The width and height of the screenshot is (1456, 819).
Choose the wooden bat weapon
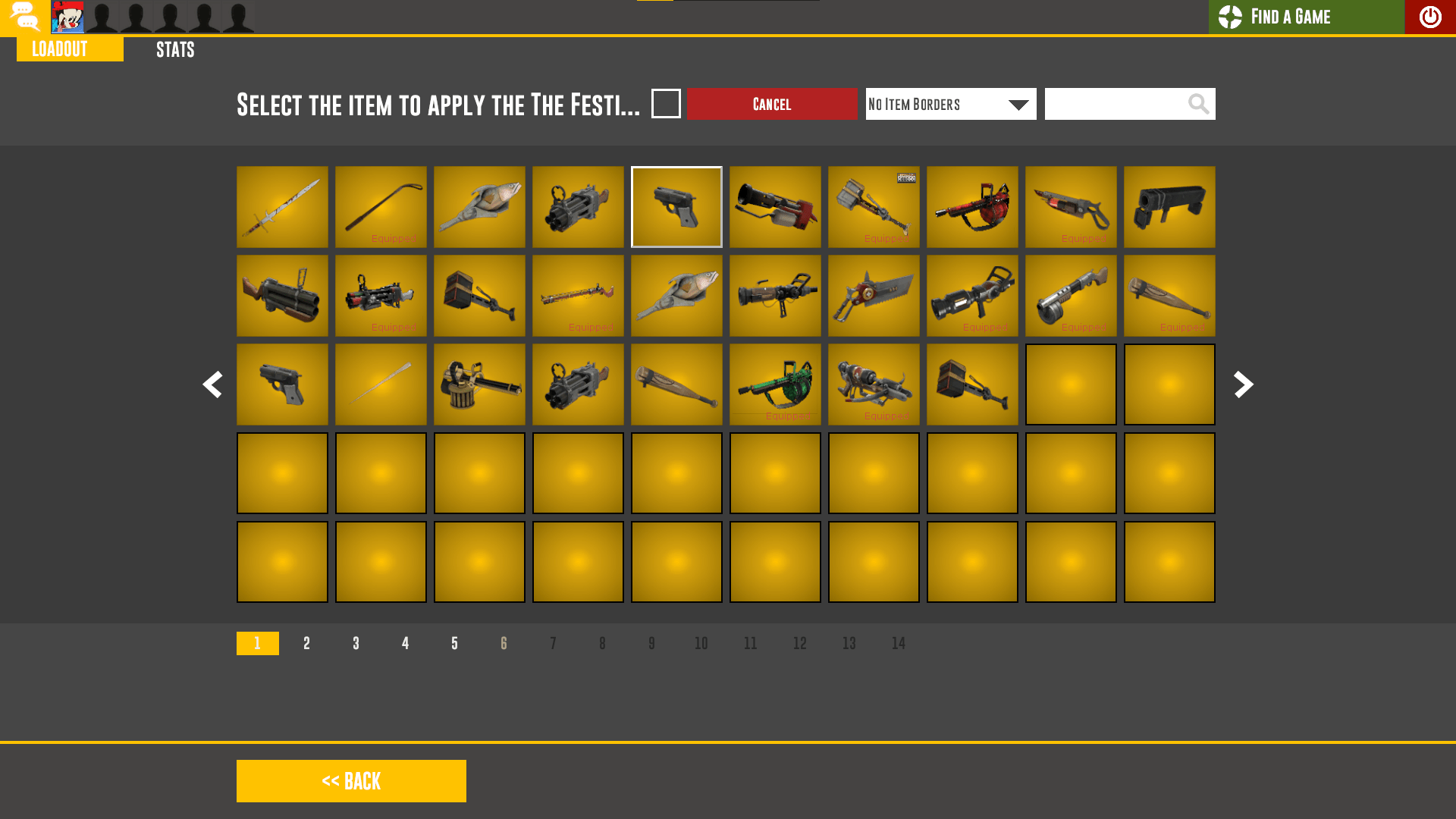point(676,384)
